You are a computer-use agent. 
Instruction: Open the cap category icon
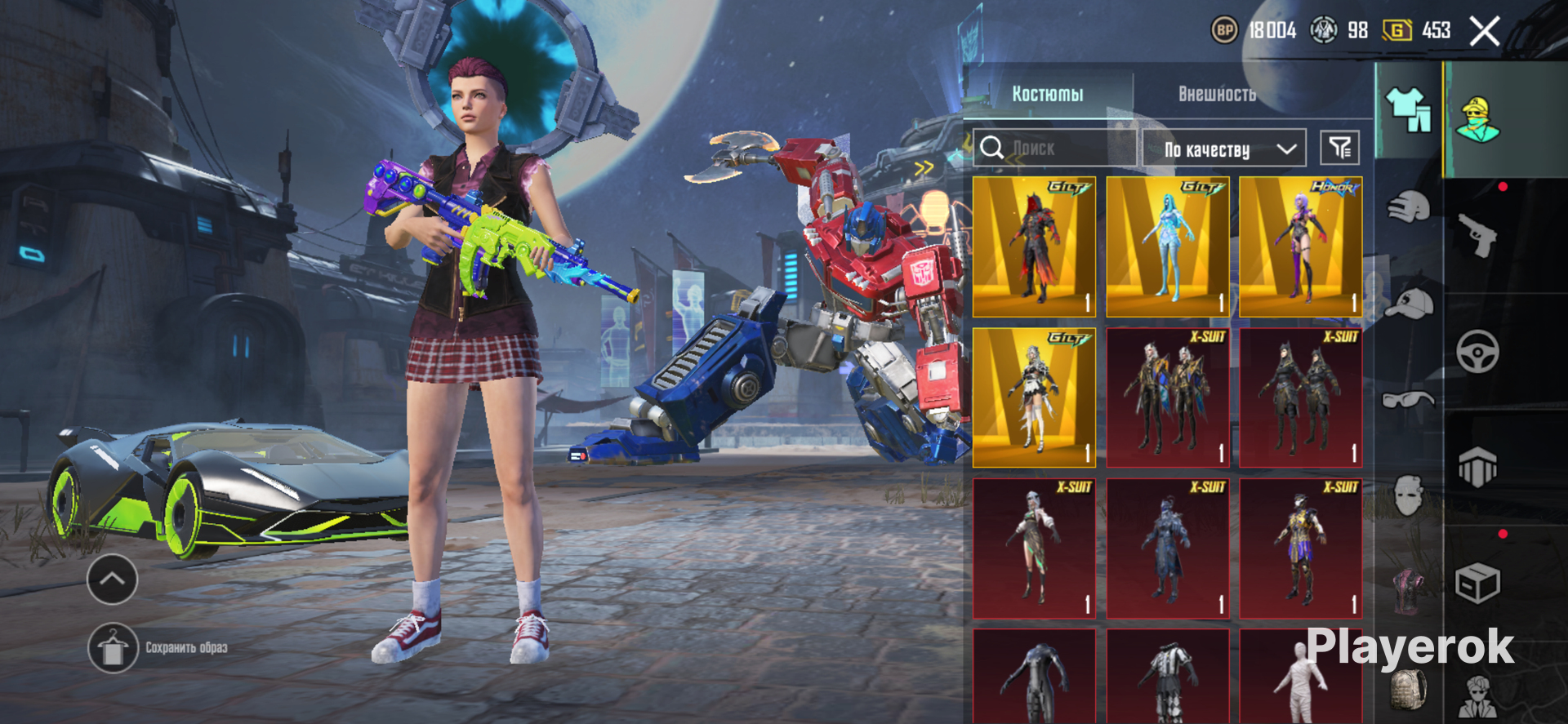tap(1410, 304)
